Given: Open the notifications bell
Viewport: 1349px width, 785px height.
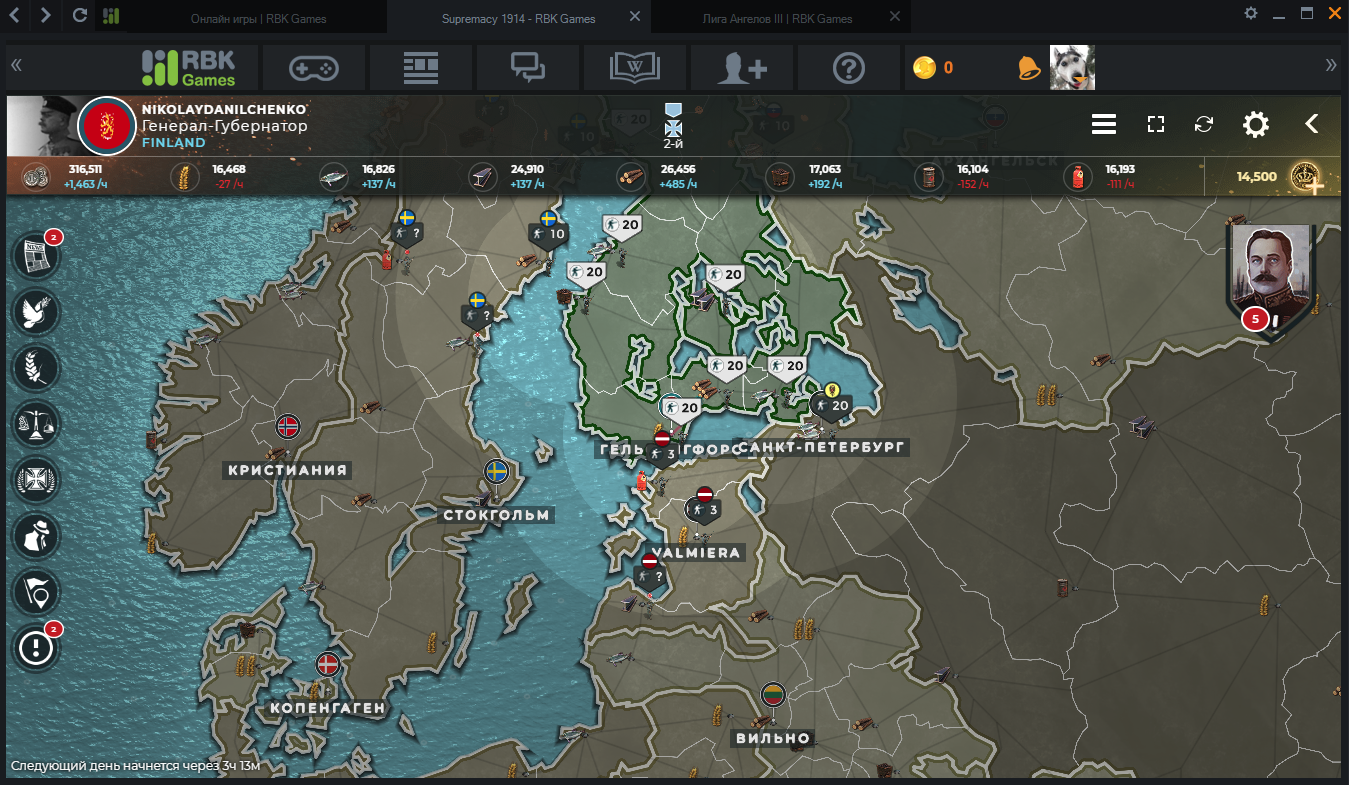Looking at the screenshot, I should (x=1028, y=68).
